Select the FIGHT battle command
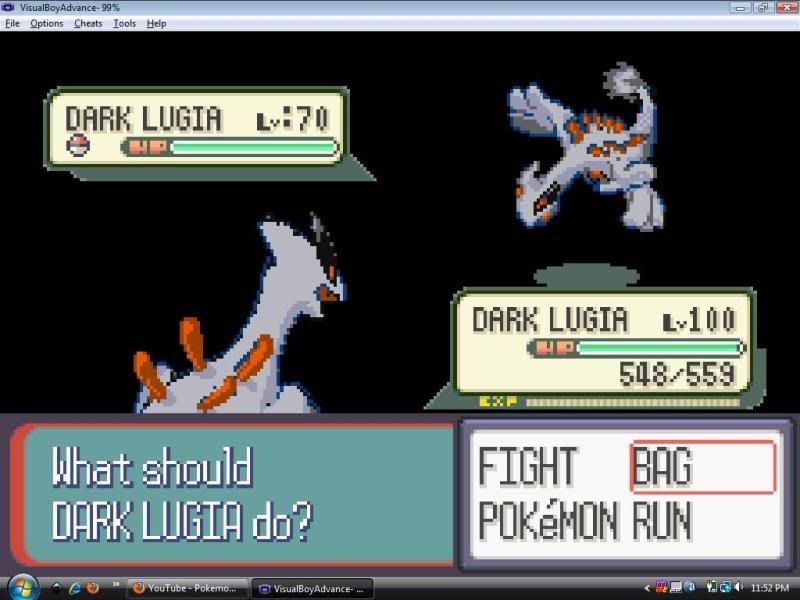The height and width of the screenshot is (600, 800). (x=527, y=467)
